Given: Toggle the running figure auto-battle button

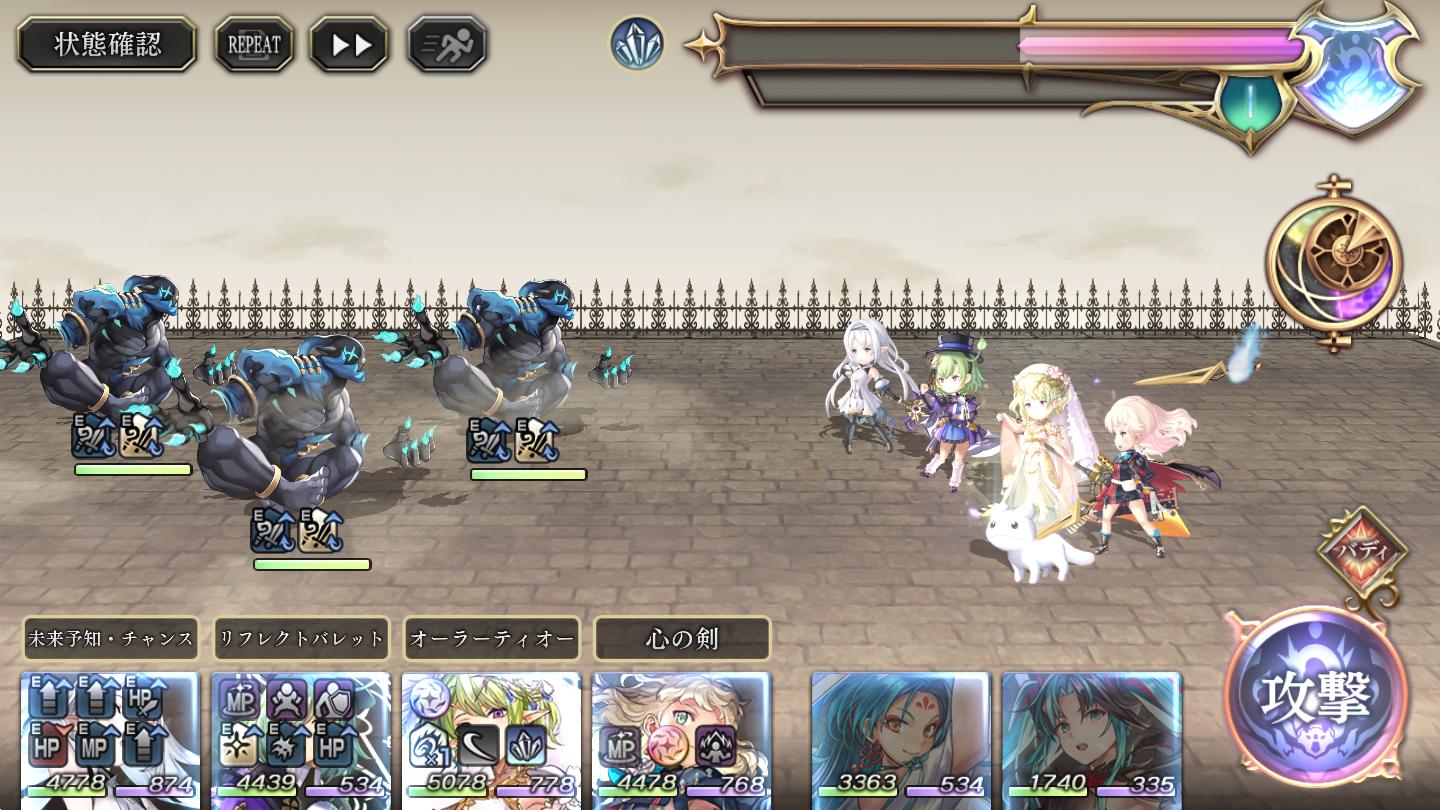Looking at the screenshot, I should (447, 44).
